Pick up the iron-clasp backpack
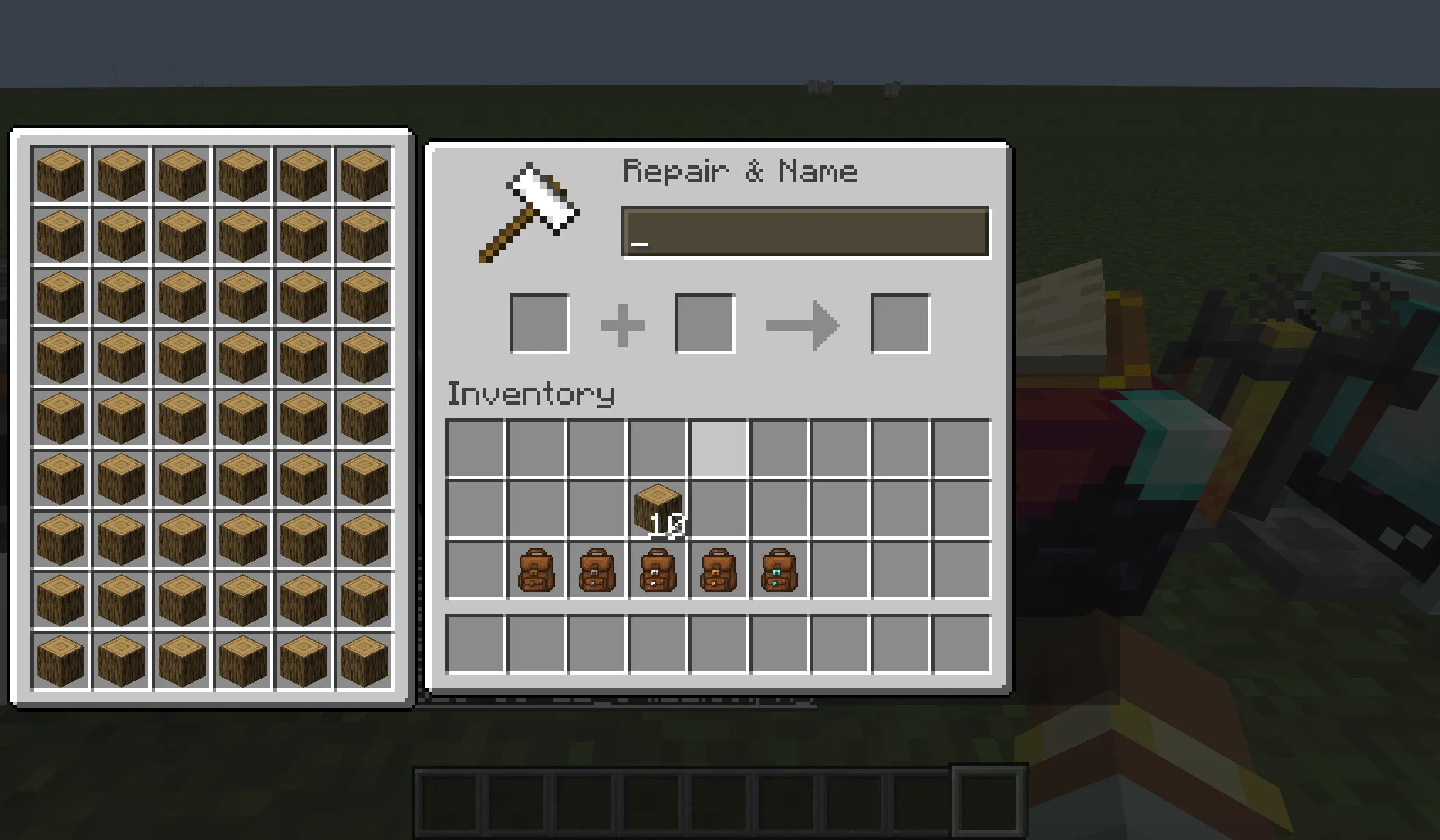1440x840 pixels. click(x=597, y=568)
